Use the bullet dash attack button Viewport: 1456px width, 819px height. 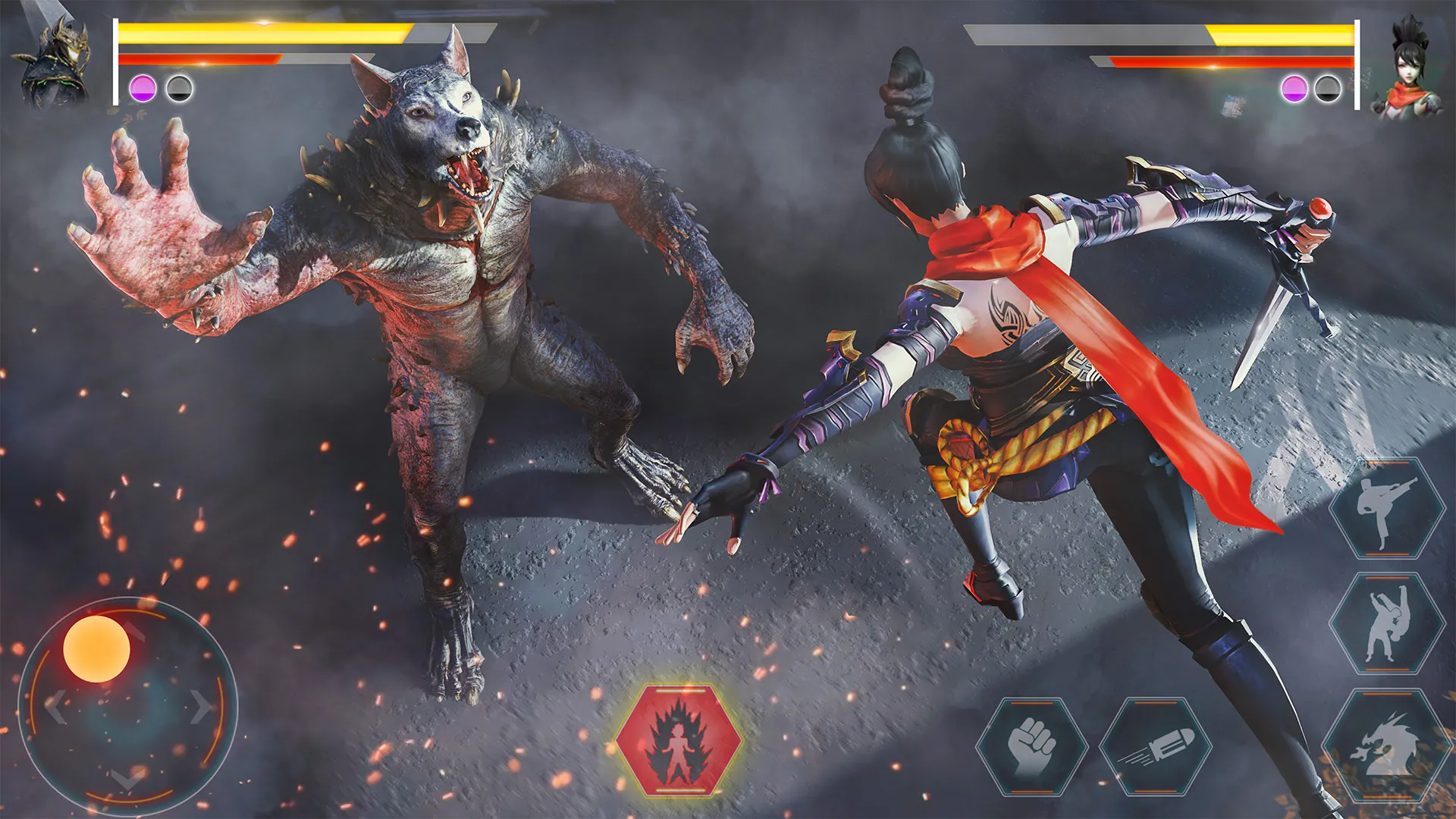click(x=1155, y=746)
